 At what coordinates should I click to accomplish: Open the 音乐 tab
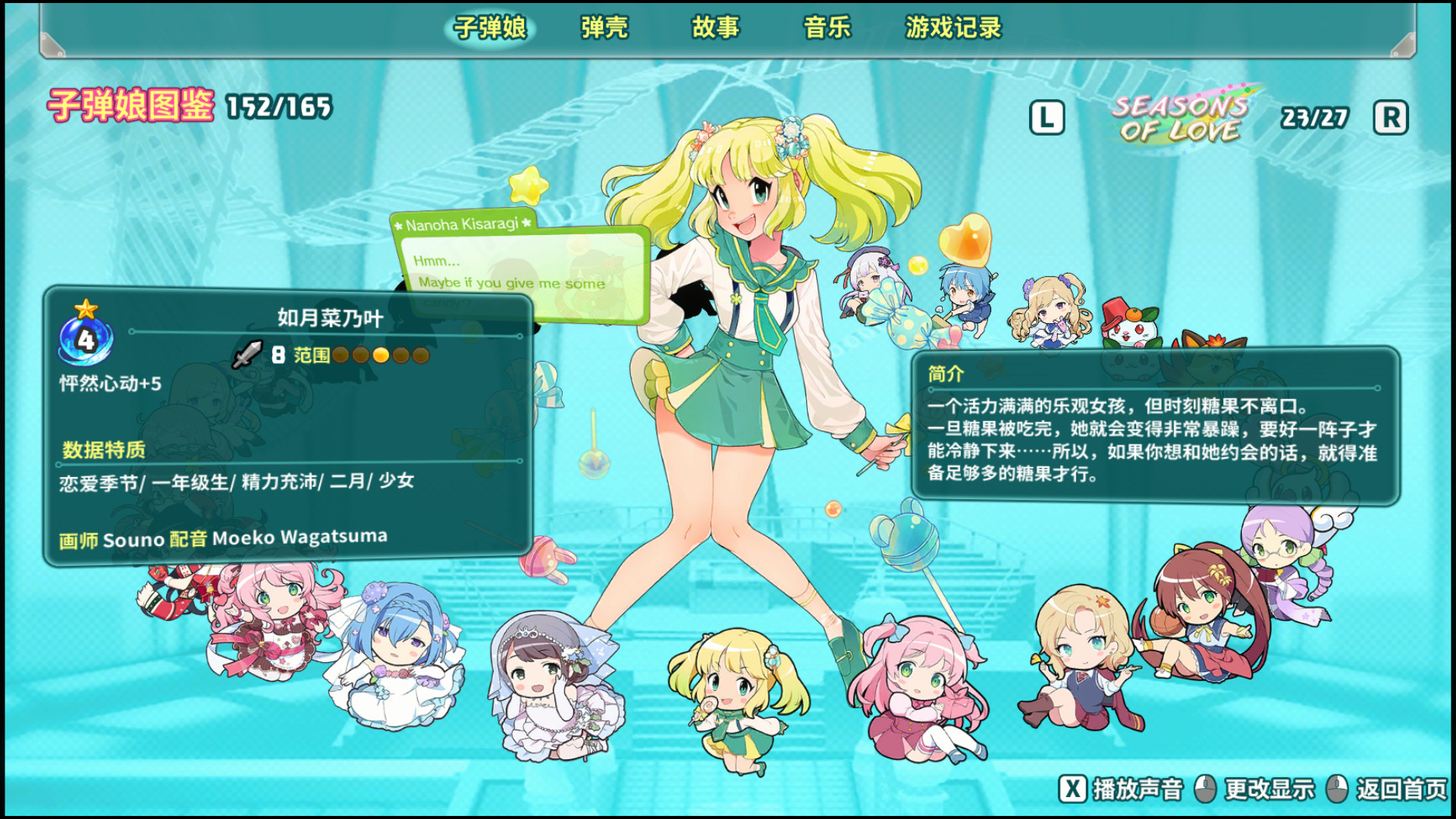pos(826,29)
